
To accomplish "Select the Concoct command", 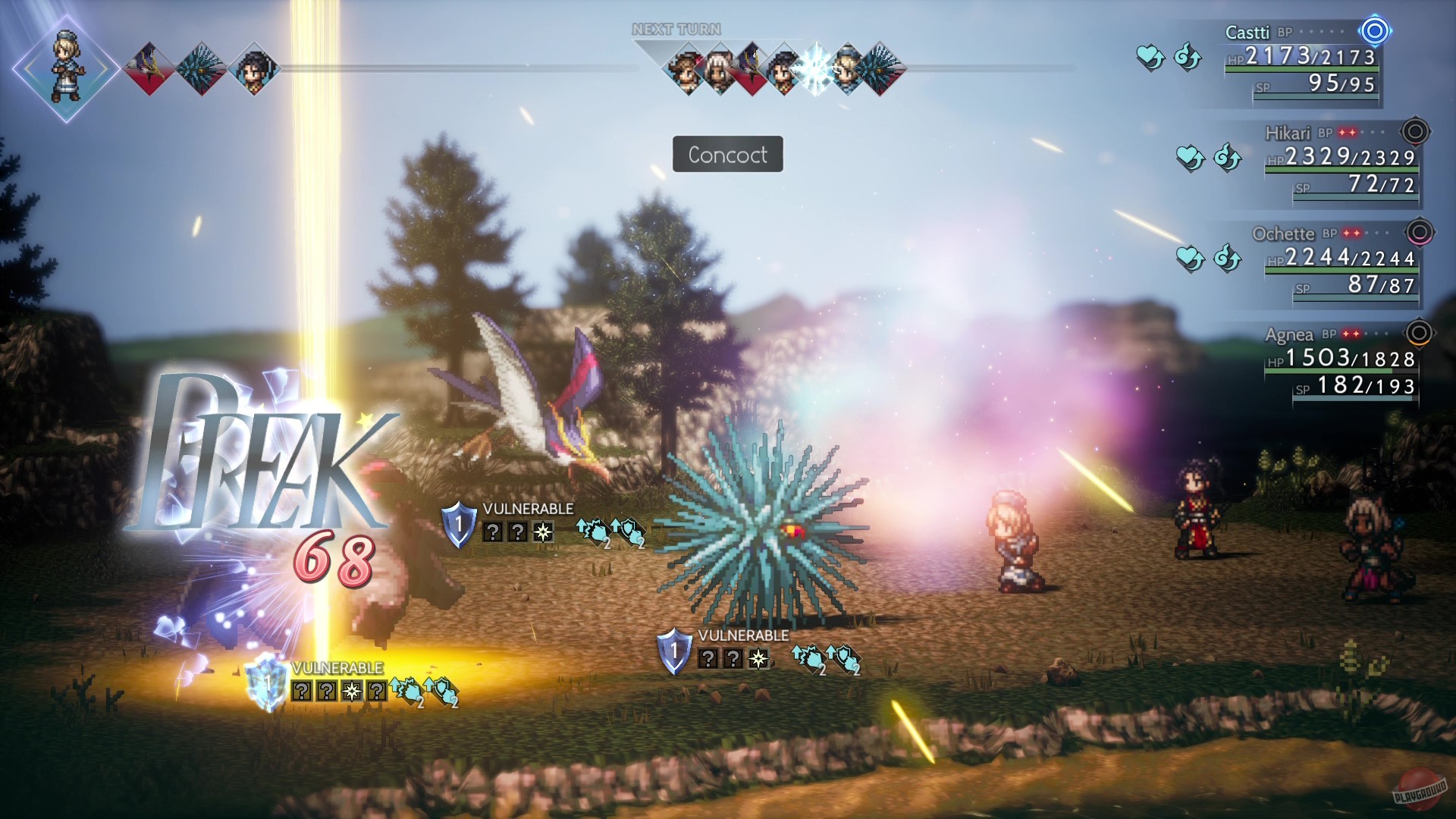I will [726, 155].
